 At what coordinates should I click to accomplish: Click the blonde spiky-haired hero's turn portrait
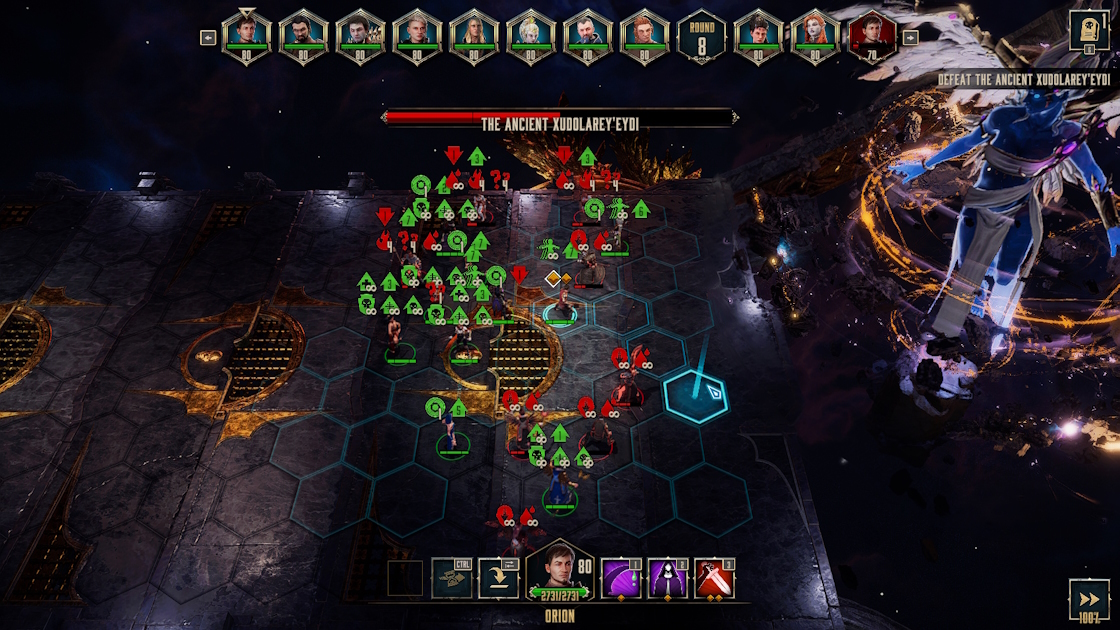pyautogui.click(x=531, y=36)
